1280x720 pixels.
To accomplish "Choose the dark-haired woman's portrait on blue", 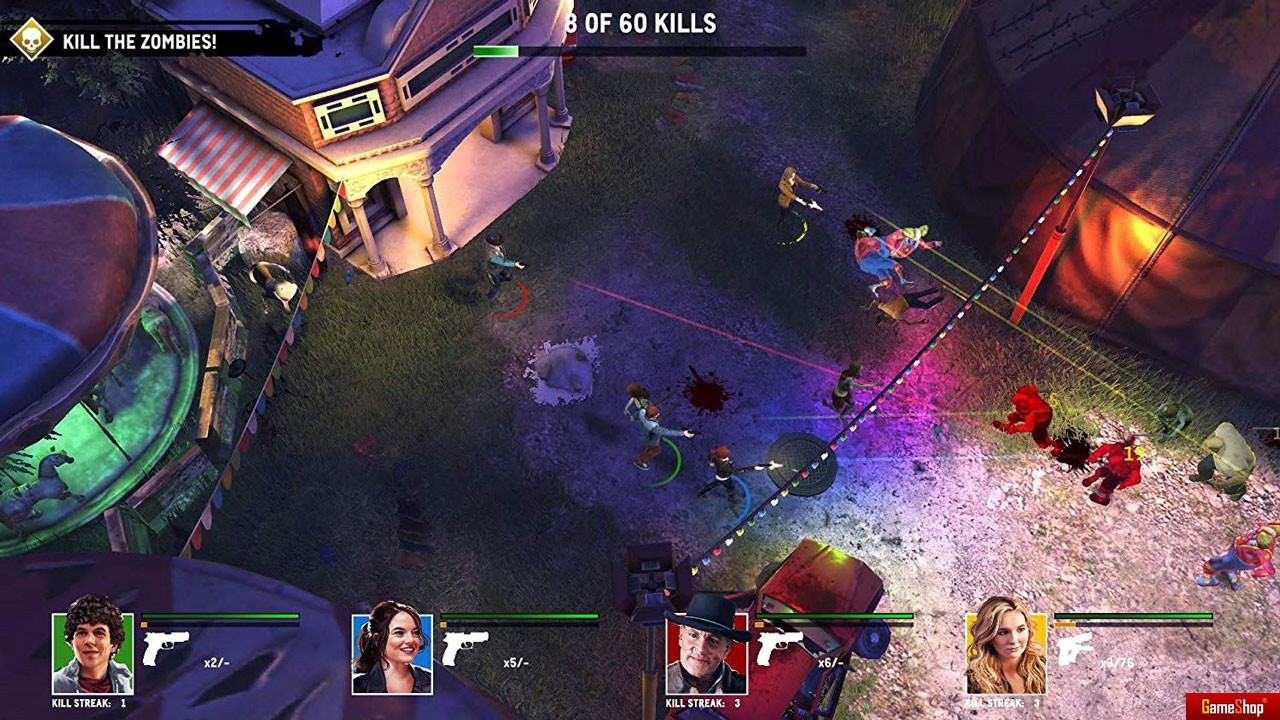I will 392,654.
